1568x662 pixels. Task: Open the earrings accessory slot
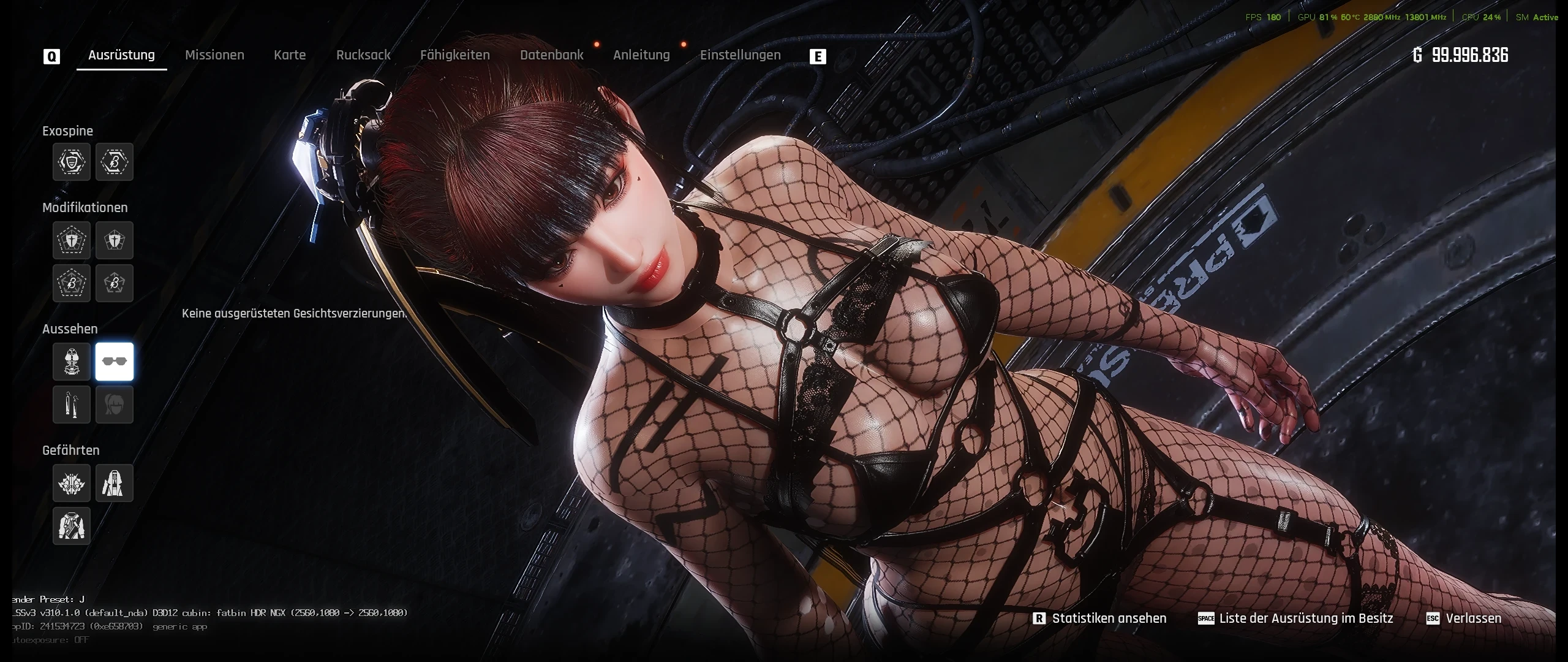pyautogui.click(x=71, y=405)
